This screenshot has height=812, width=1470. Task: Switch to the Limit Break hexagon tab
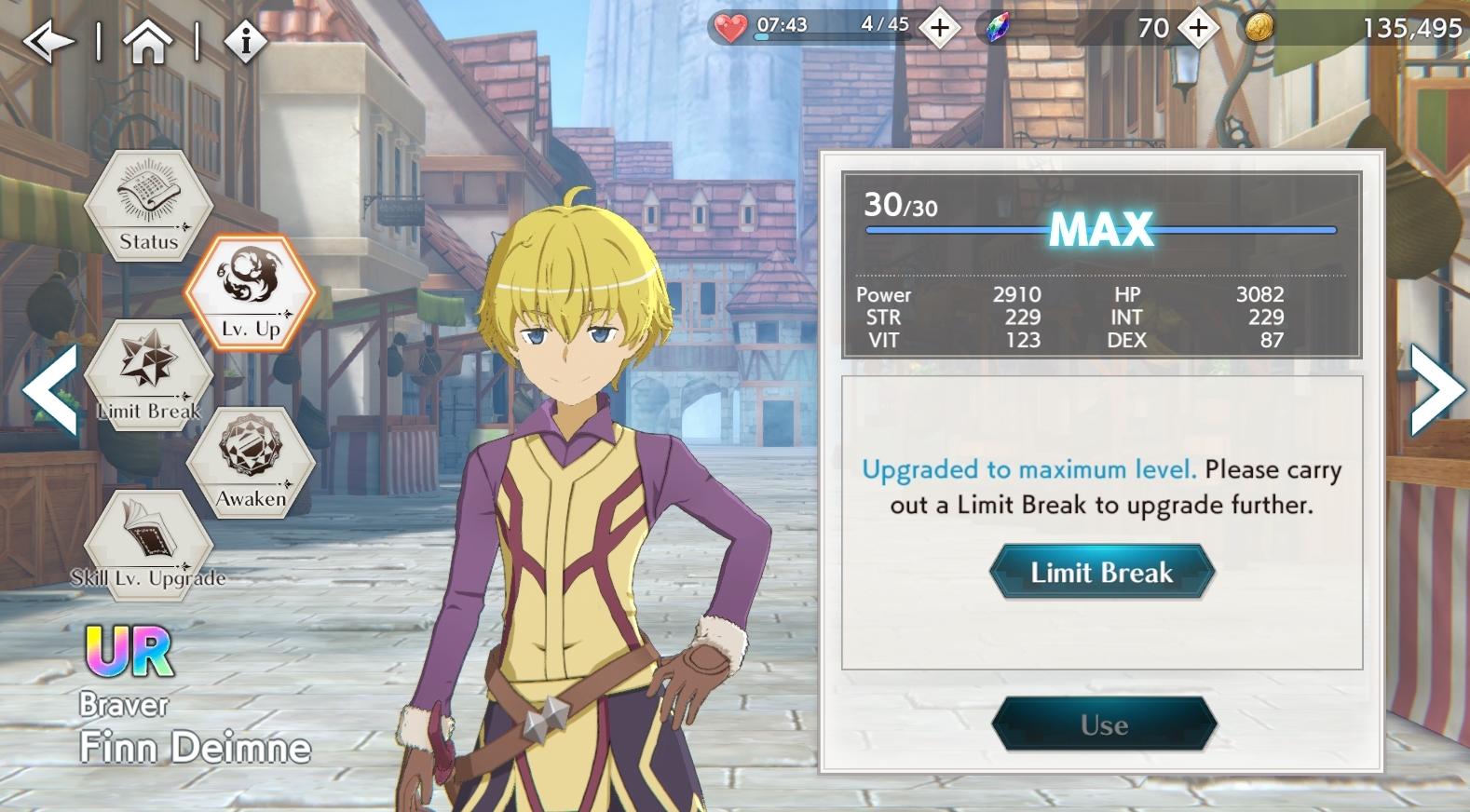coord(148,374)
